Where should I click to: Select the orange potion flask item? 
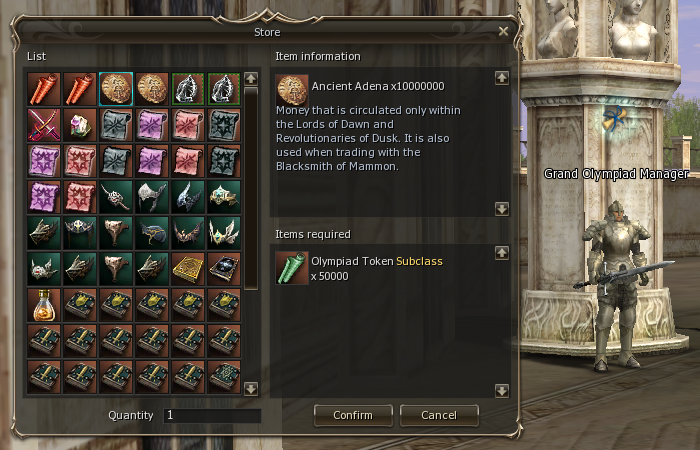(x=43, y=304)
